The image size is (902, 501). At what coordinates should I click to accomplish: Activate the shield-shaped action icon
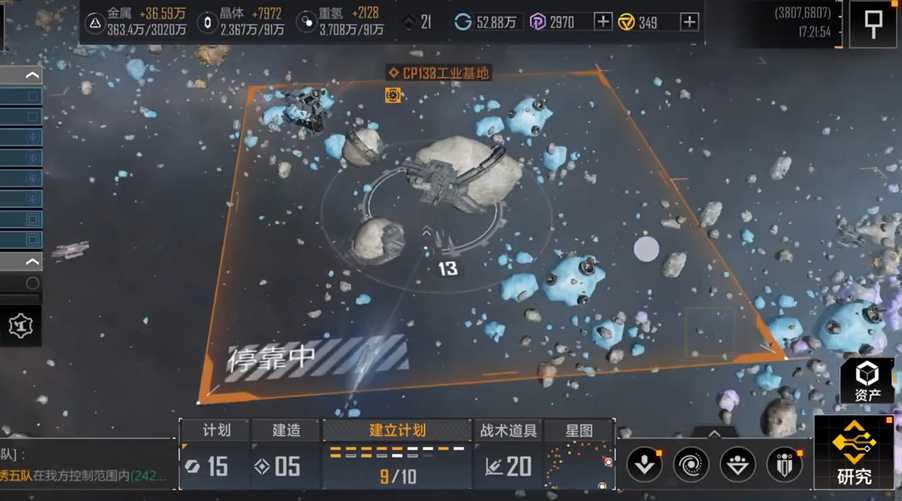[x=784, y=464]
